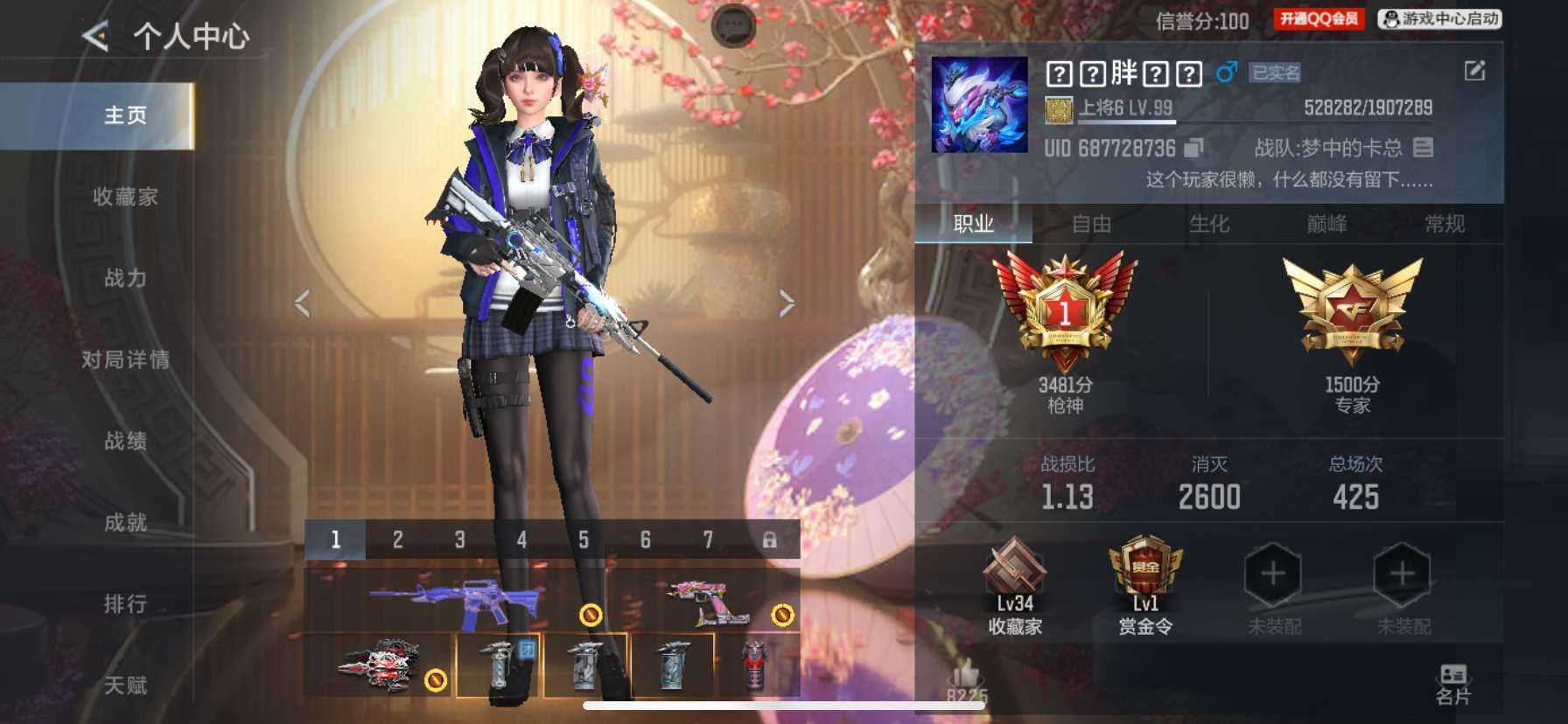Viewport: 1568px width, 724px height.
Task: Select loadout slot number 2
Action: 397,540
